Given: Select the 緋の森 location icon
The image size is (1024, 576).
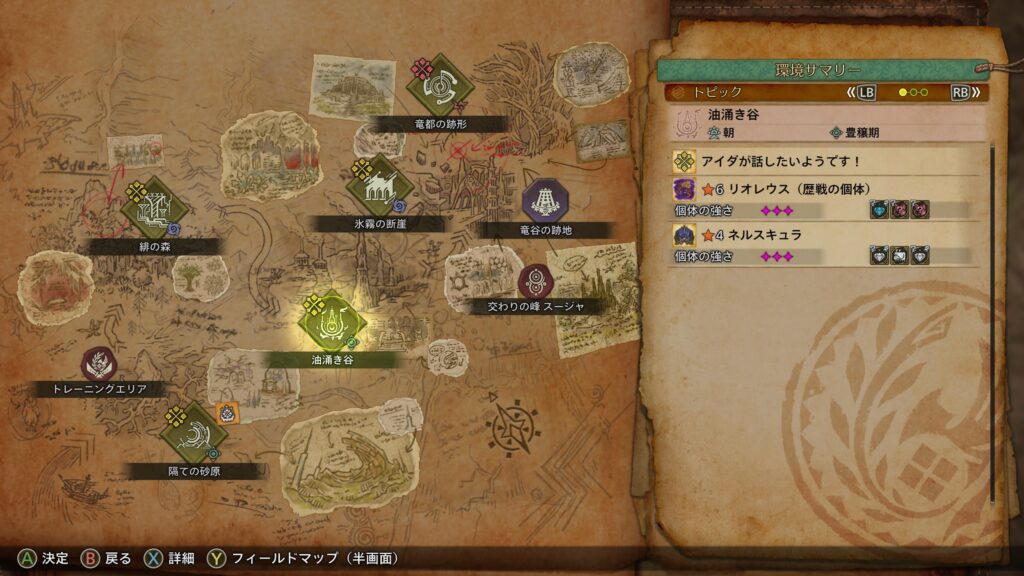Looking at the screenshot, I should pos(154,208).
